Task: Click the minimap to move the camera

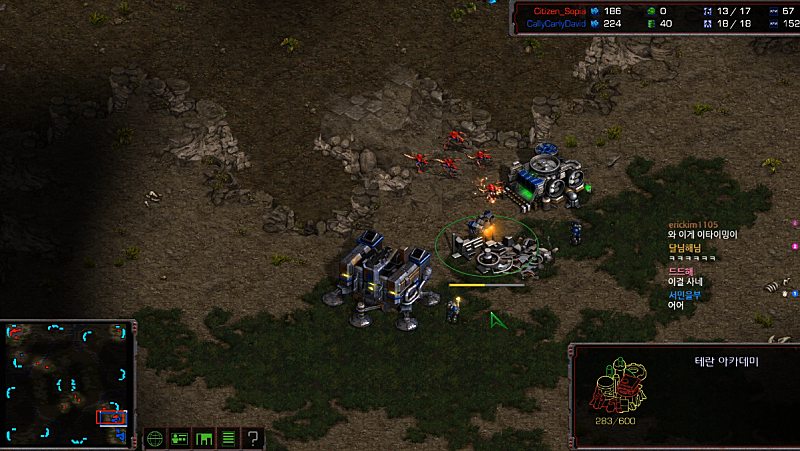Action: coord(68,382)
